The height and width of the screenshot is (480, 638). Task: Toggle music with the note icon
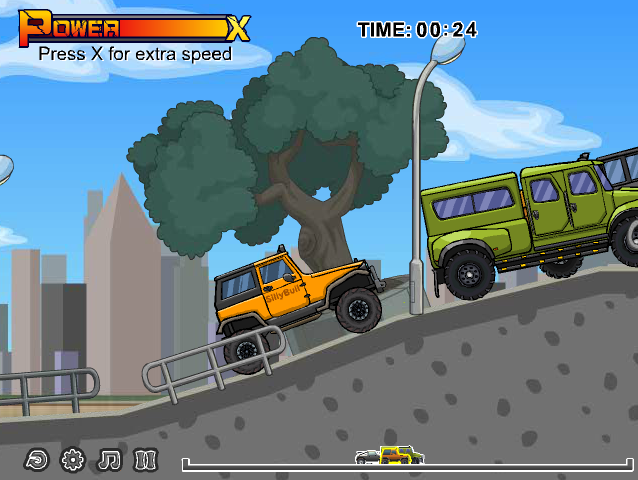[109, 460]
